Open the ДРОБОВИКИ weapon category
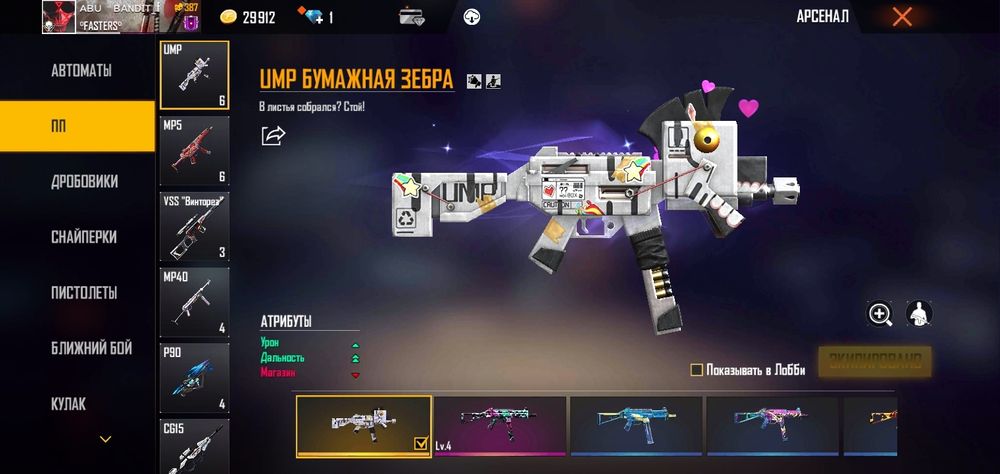 [x=84, y=182]
